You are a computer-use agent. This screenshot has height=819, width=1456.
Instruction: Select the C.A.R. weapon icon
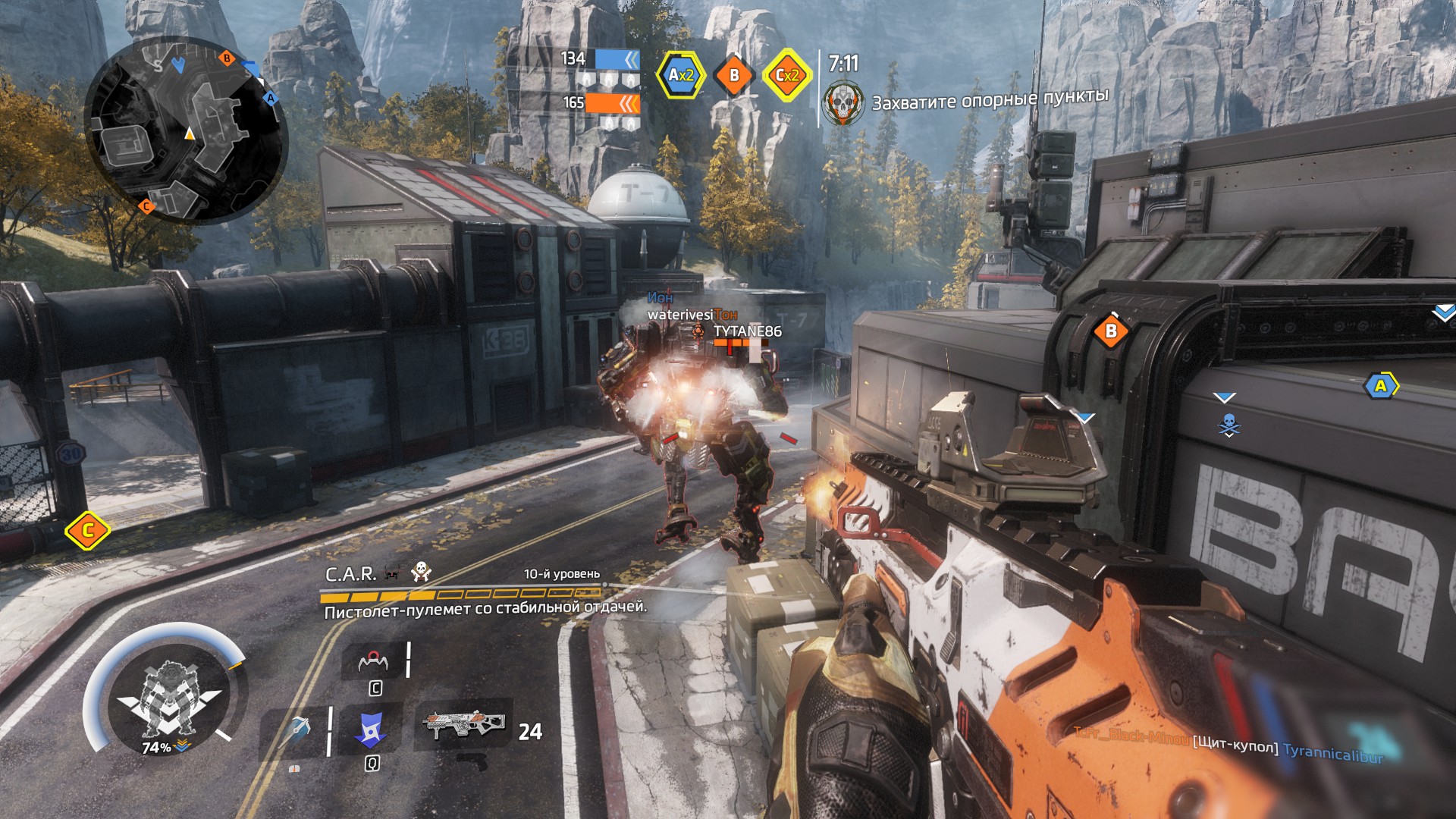point(463,724)
